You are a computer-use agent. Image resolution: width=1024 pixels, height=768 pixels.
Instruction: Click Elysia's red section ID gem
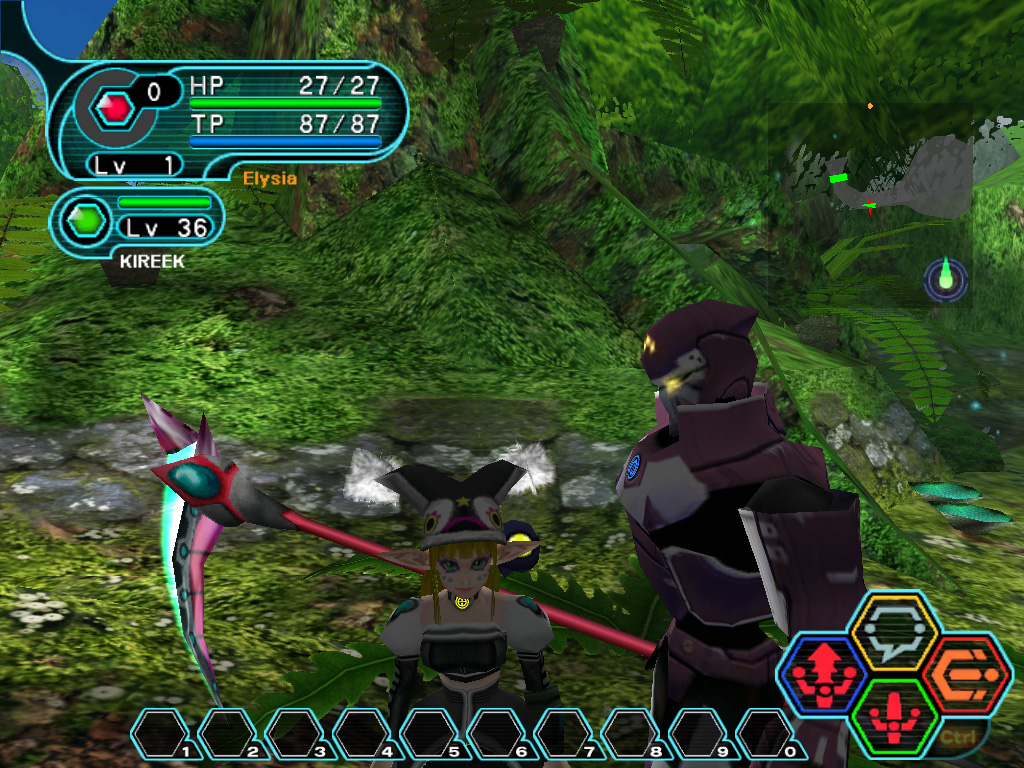tap(117, 106)
